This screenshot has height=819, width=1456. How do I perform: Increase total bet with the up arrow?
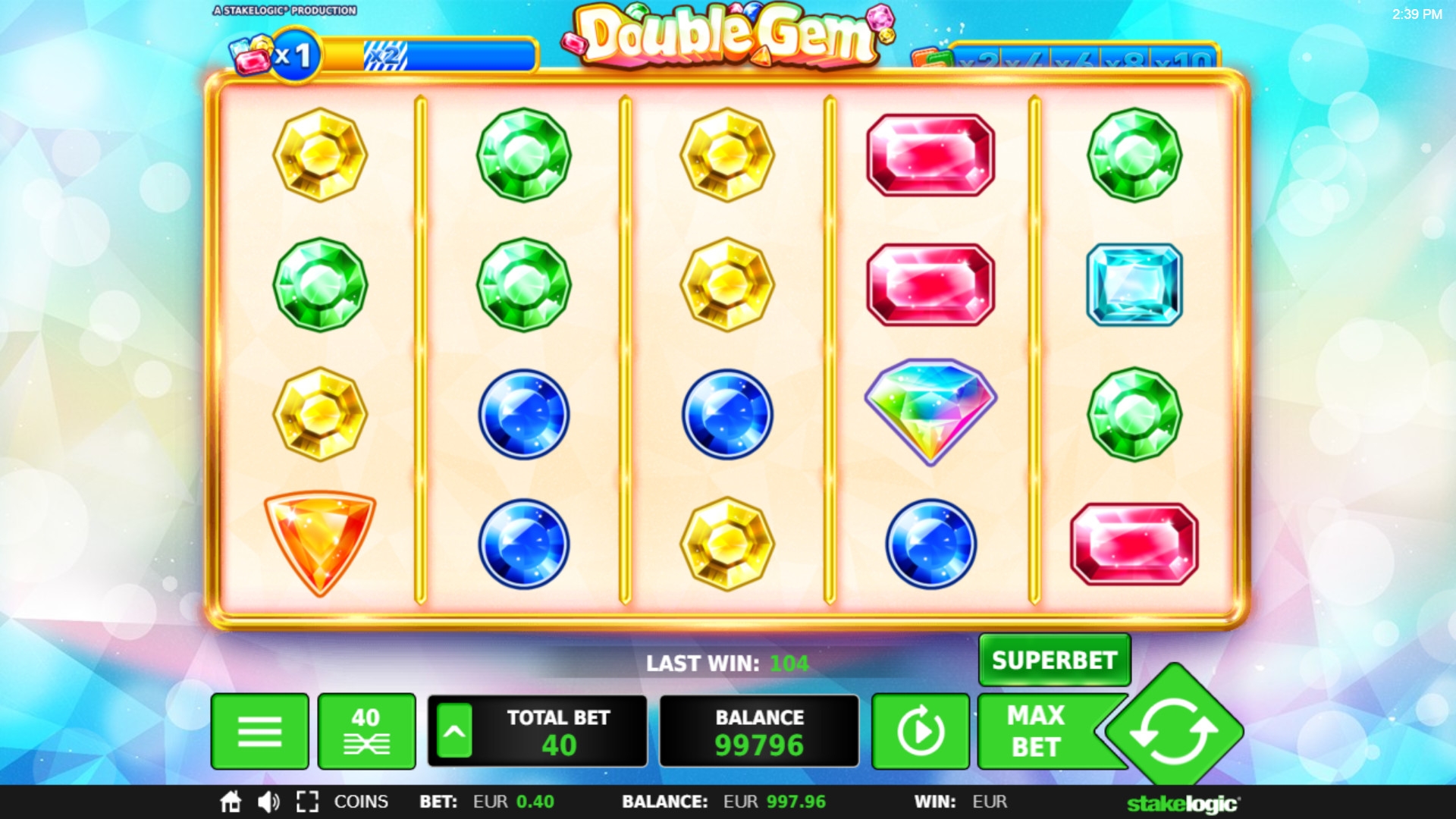pyautogui.click(x=454, y=731)
